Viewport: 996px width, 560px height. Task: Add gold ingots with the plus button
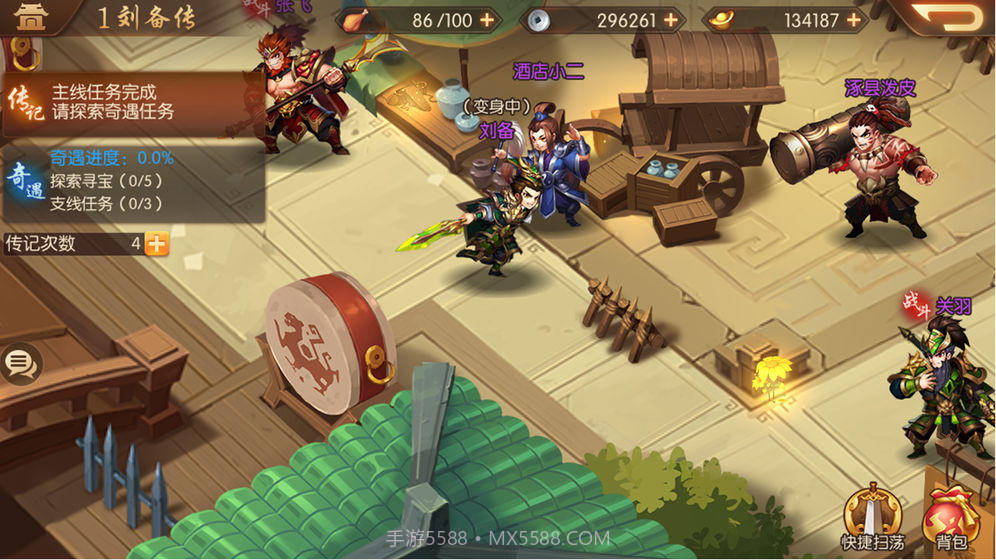pos(854,20)
